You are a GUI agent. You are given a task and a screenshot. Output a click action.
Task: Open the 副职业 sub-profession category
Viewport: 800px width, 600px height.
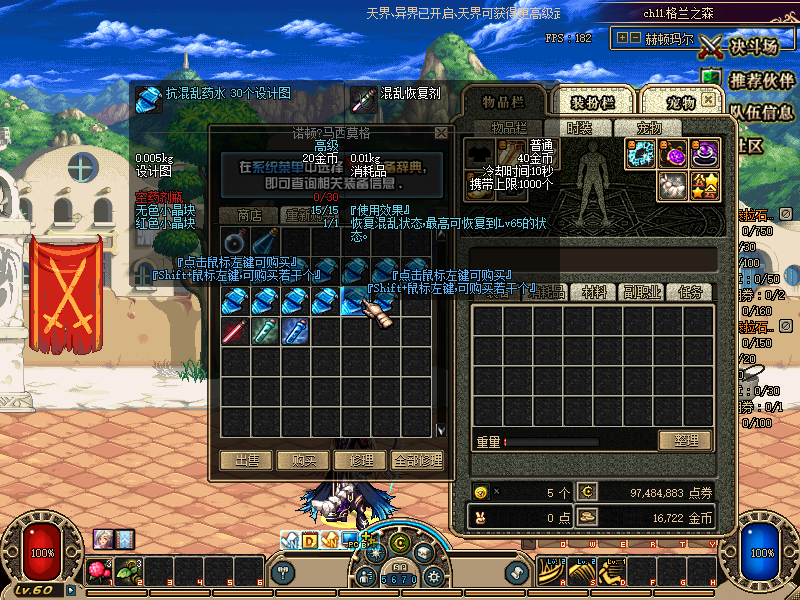point(641,292)
